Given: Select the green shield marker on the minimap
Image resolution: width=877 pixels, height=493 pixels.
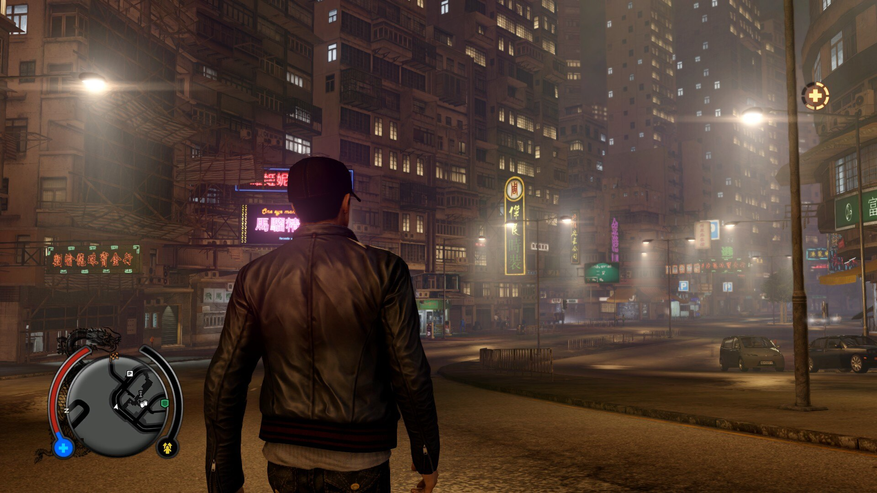Looking at the screenshot, I should pos(164,403).
